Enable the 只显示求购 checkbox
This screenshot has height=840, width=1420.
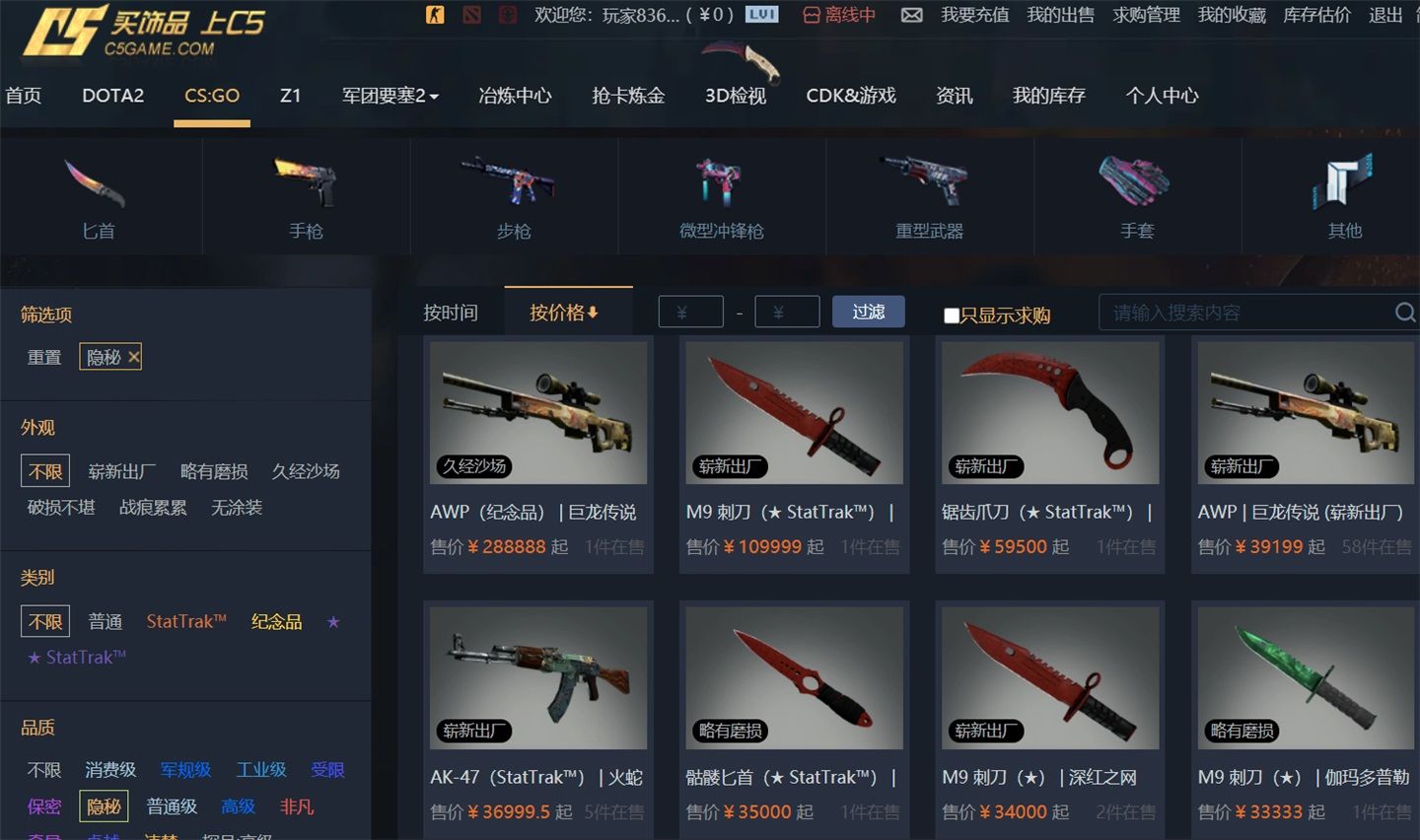[952, 315]
